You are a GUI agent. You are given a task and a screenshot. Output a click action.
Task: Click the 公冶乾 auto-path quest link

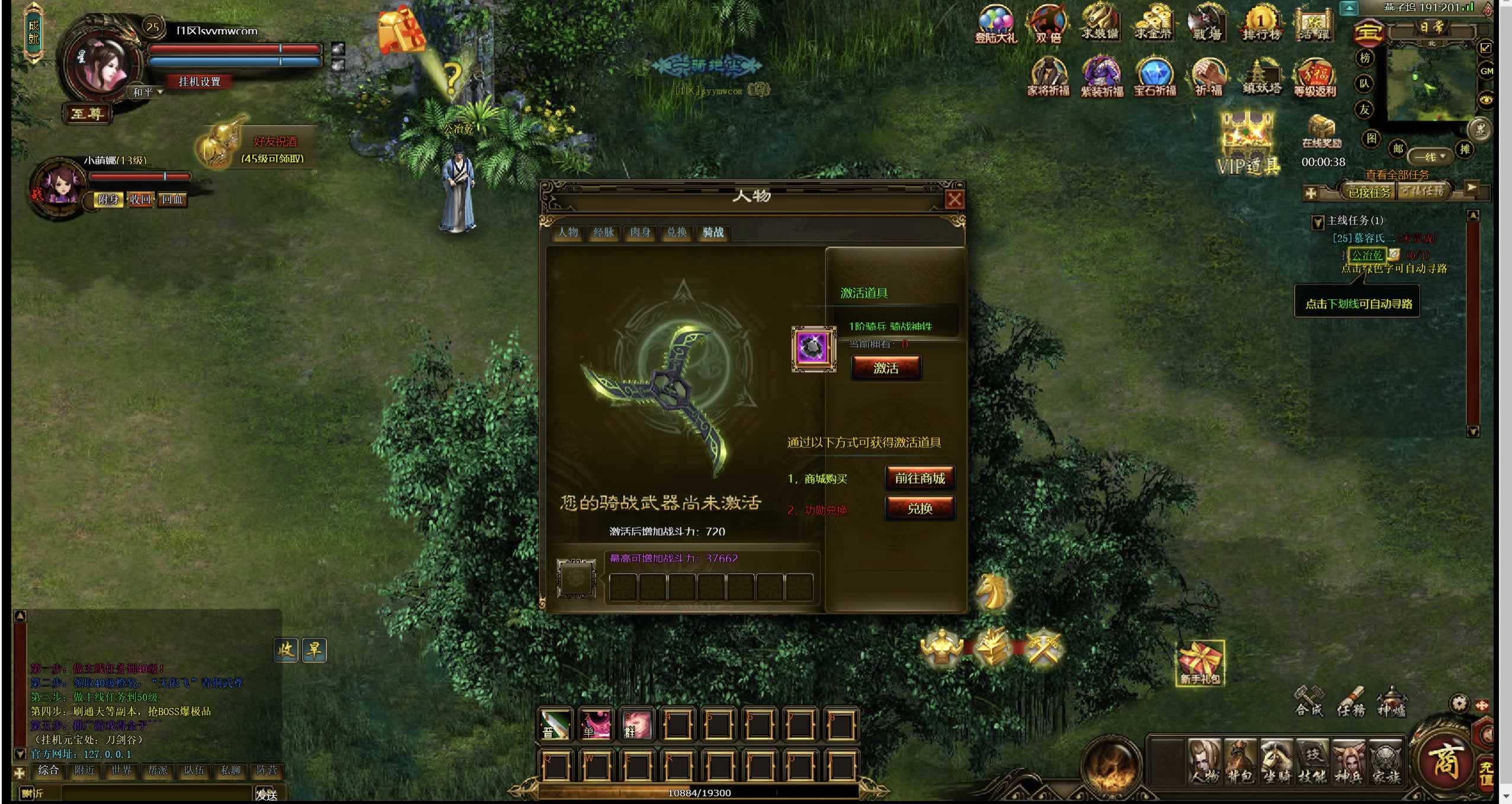pyautogui.click(x=1367, y=255)
